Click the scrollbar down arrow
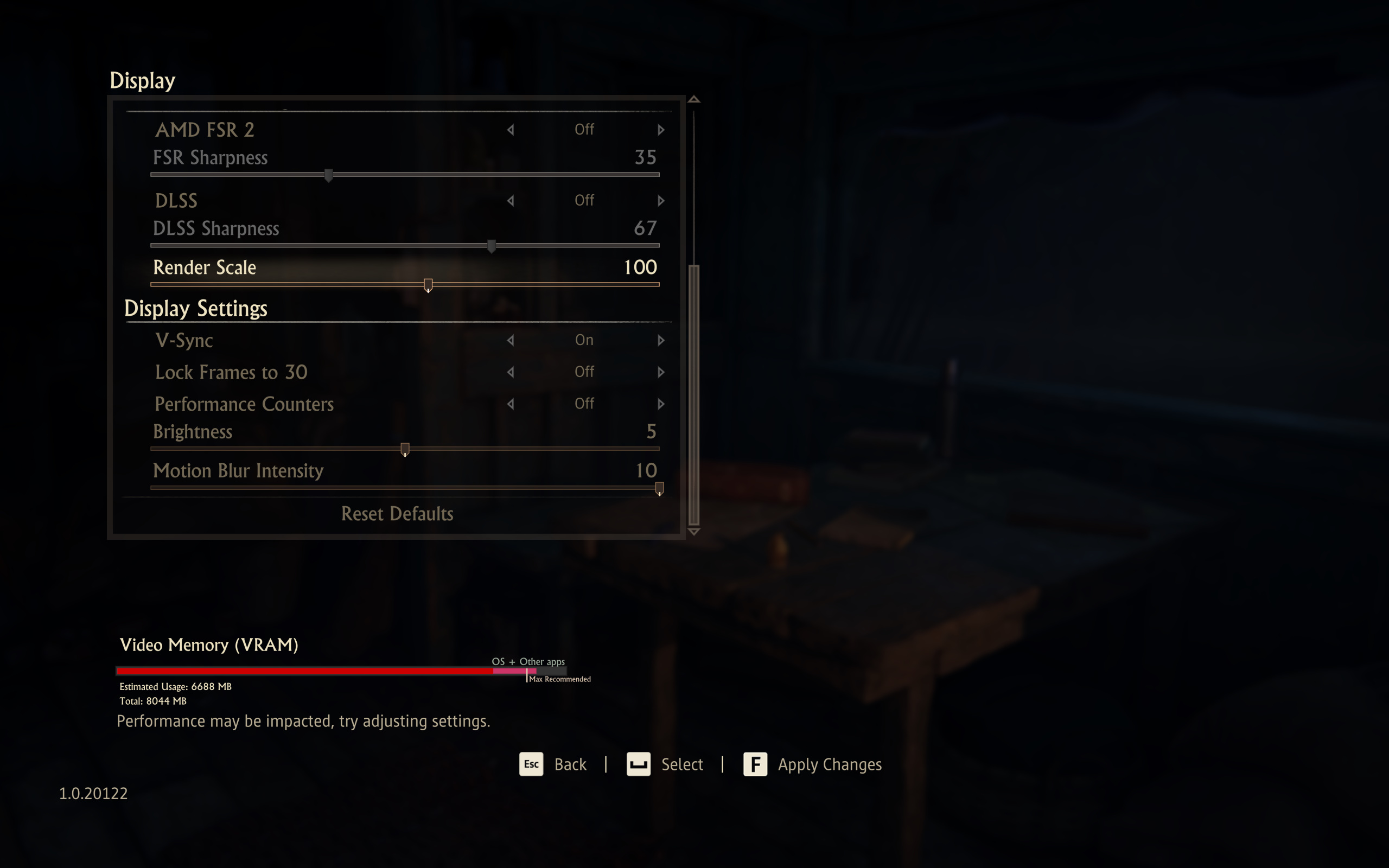 [x=694, y=532]
